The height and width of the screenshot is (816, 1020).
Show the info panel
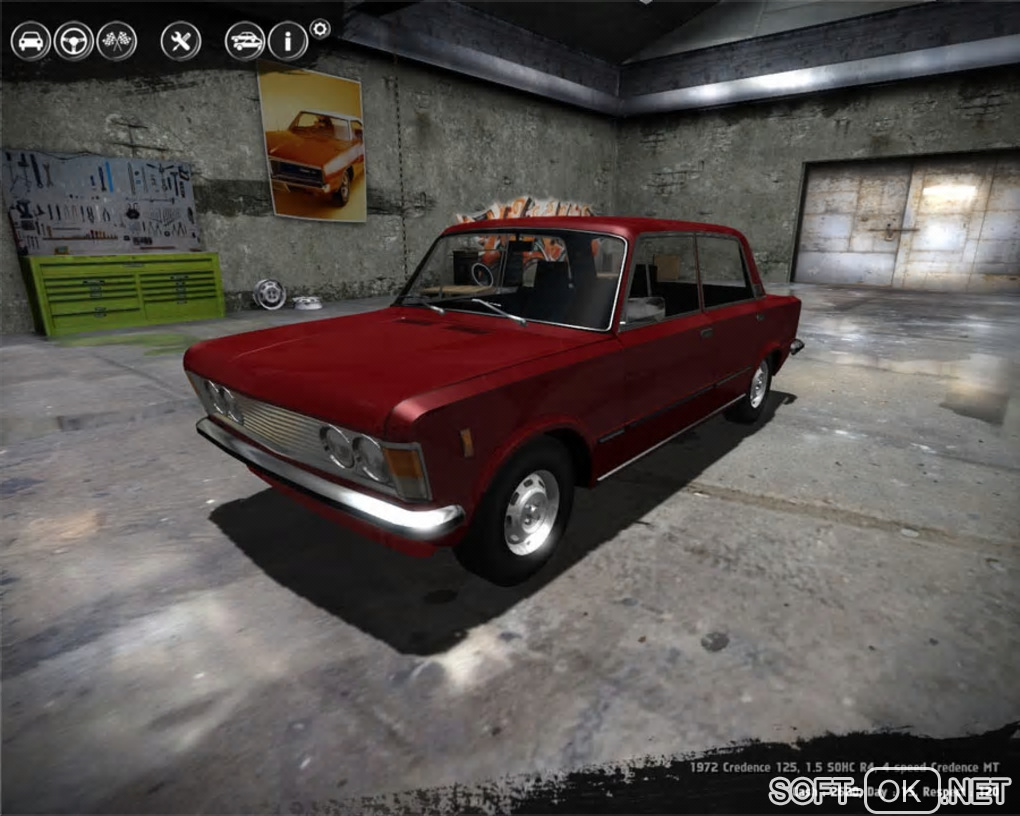tap(288, 41)
